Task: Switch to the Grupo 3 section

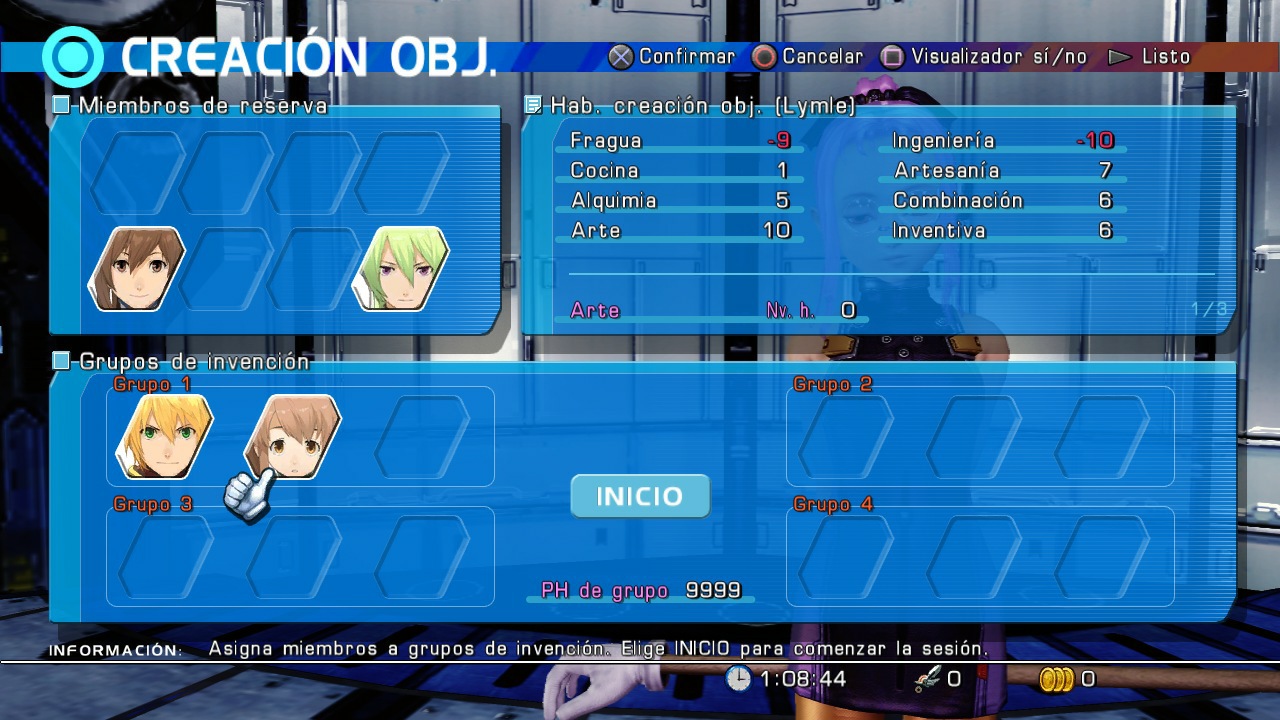Action: pyautogui.click(x=154, y=505)
